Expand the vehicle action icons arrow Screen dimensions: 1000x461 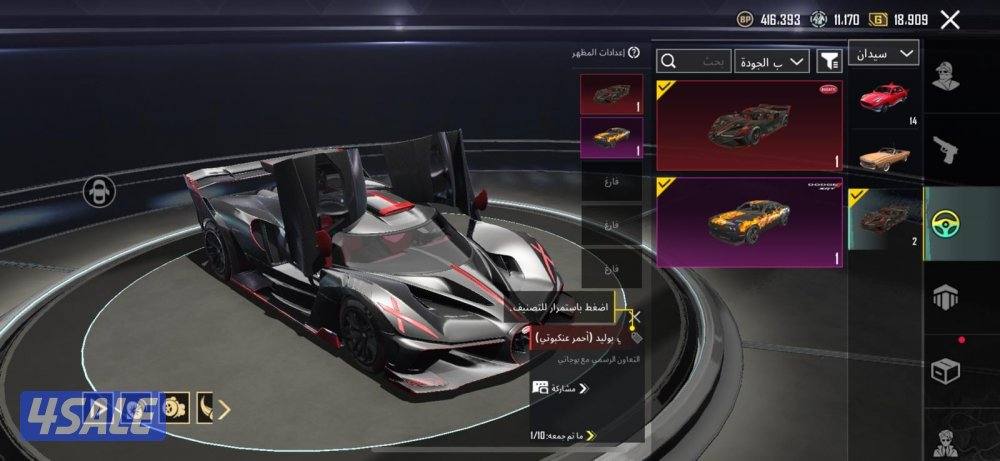coord(225,408)
